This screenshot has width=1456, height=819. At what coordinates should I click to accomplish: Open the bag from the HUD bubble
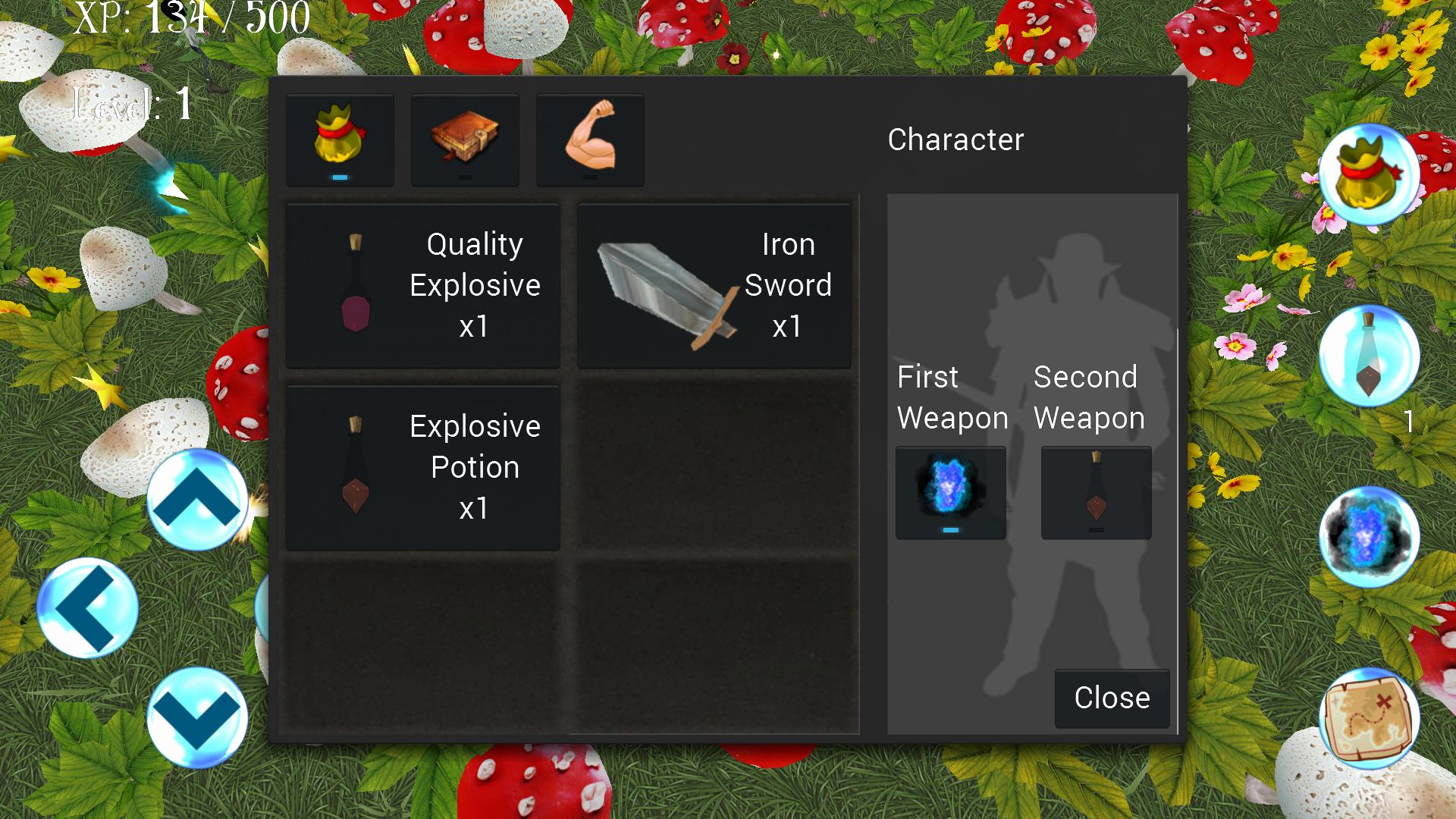pyautogui.click(x=1369, y=174)
